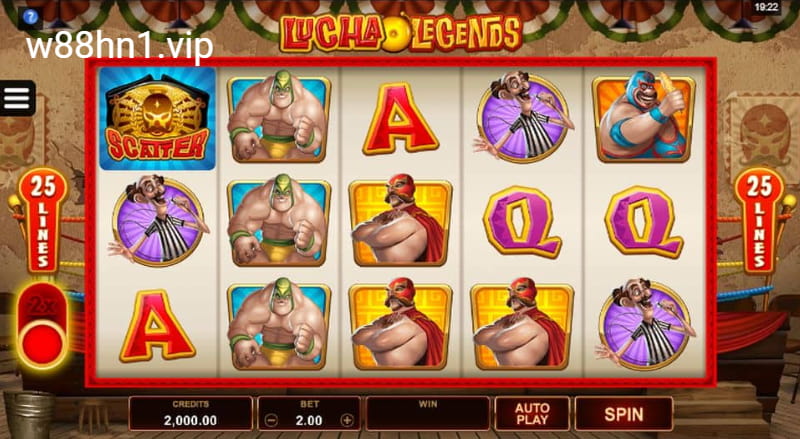Increase the bet with the plus button
This screenshot has height=439, width=800.
(x=347, y=420)
